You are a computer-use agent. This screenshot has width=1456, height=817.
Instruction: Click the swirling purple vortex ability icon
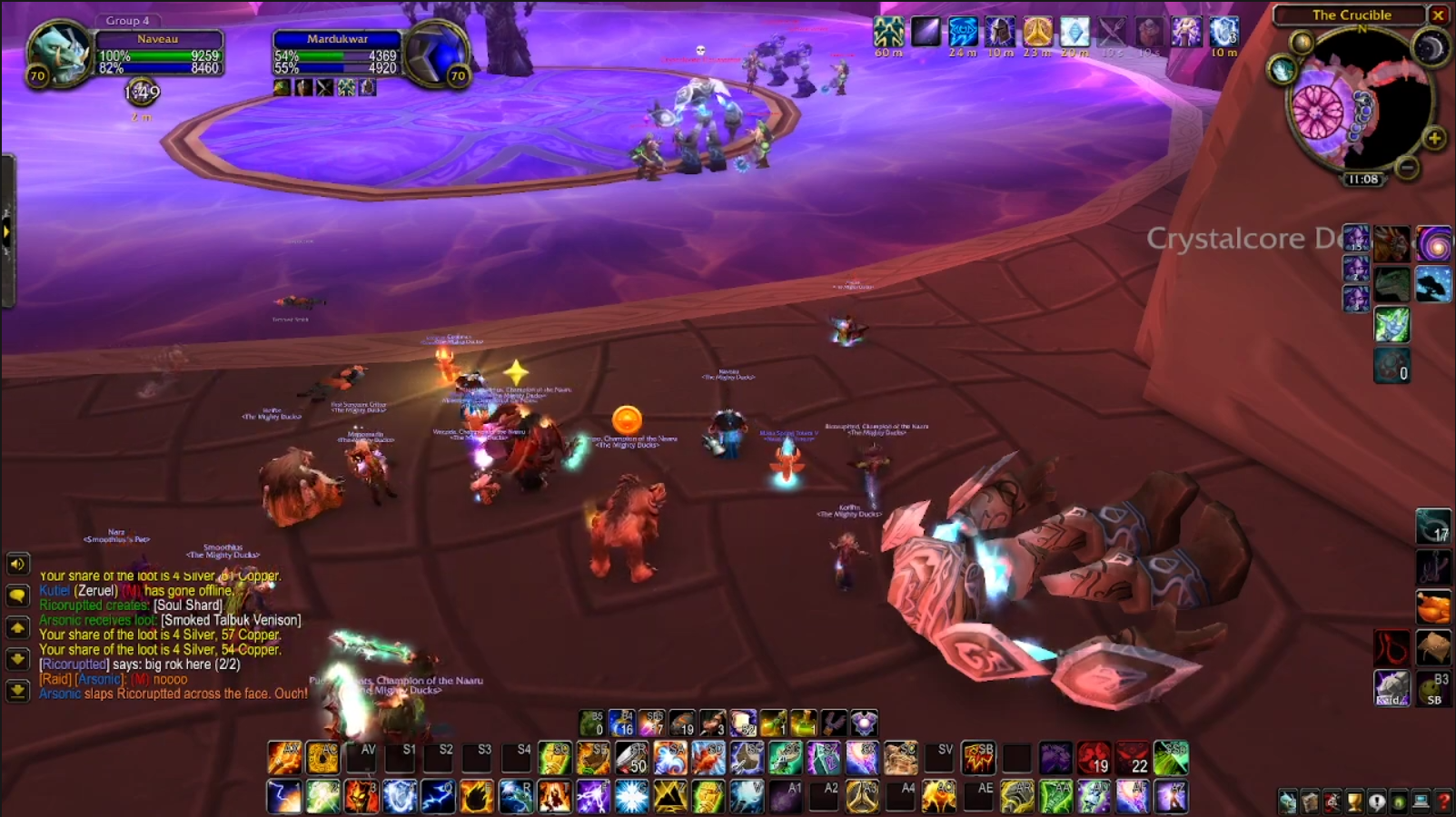pyautogui.click(x=1434, y=244)
